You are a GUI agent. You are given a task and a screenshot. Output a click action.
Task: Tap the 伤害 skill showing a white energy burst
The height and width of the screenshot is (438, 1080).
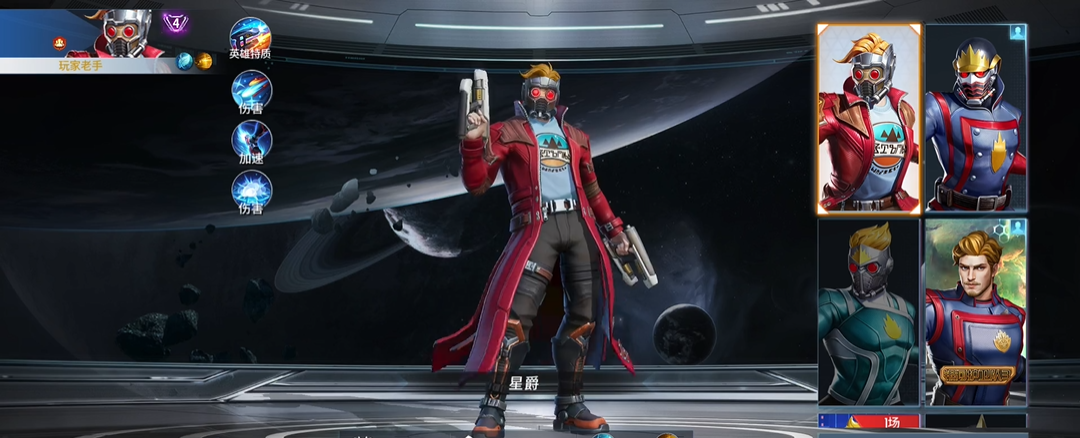(x=251, y=190)
